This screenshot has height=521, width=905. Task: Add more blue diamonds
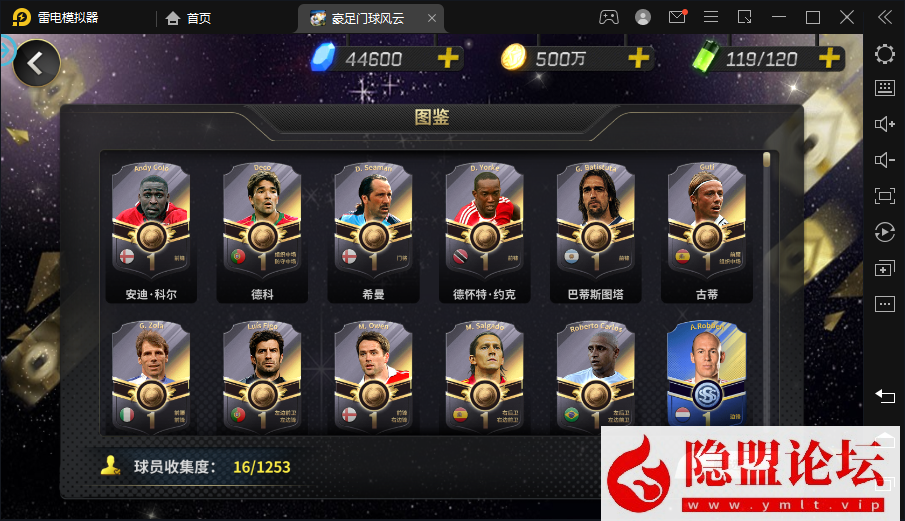point(449,58)
